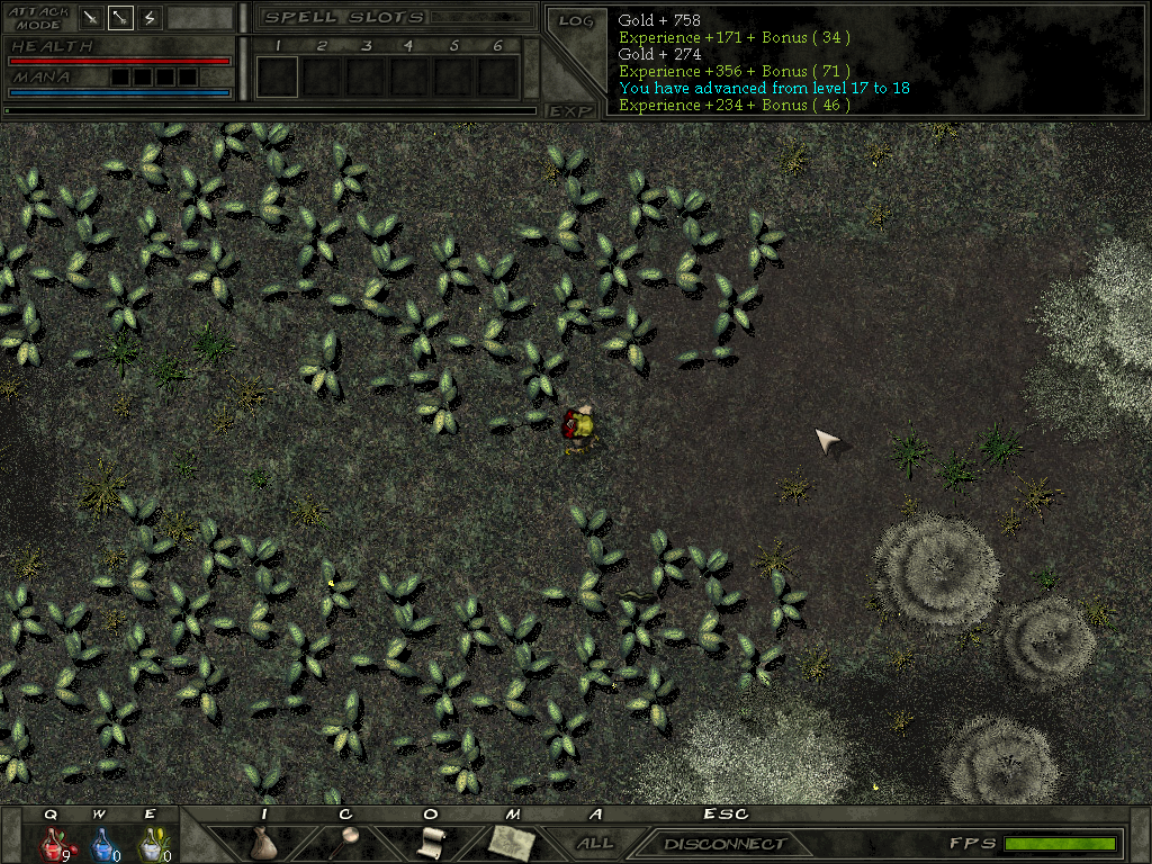
Task: Open the inventory bag
Action: pyautogui.click(x=264, y=842)
